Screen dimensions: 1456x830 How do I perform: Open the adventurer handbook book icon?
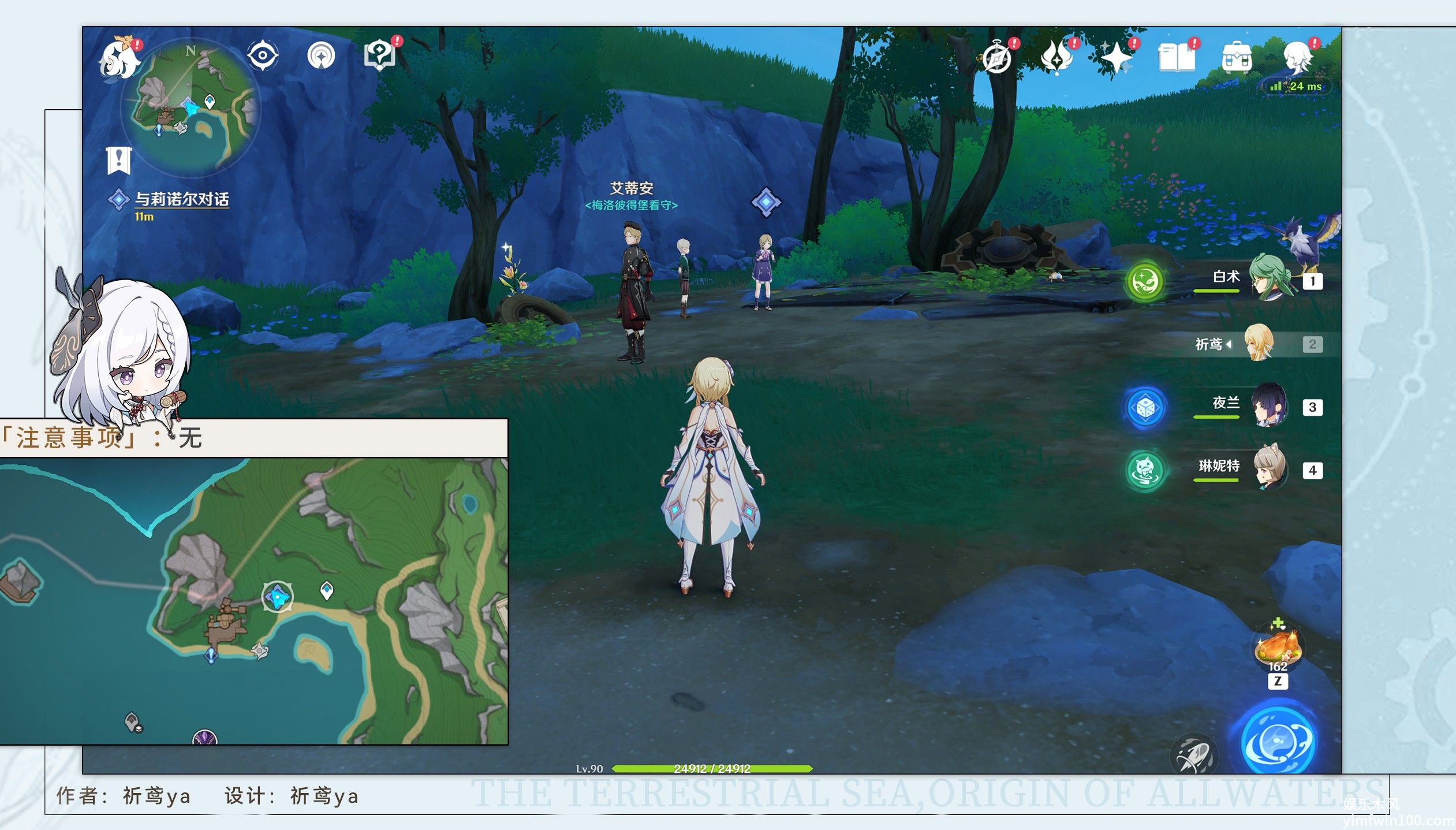coord(1177,58)
